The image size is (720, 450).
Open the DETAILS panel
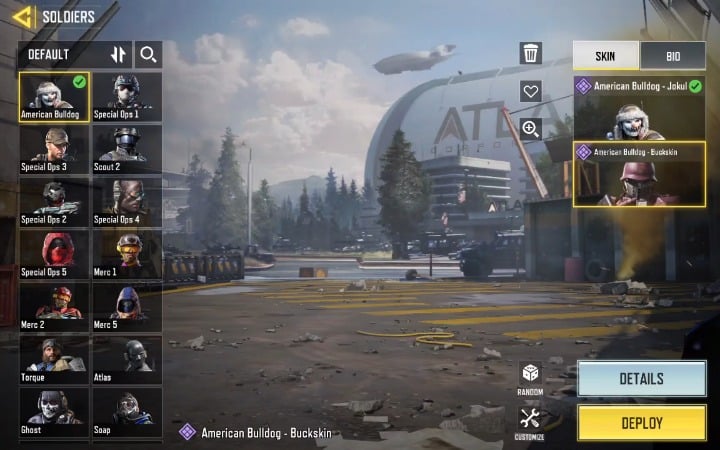click(641, 379)
